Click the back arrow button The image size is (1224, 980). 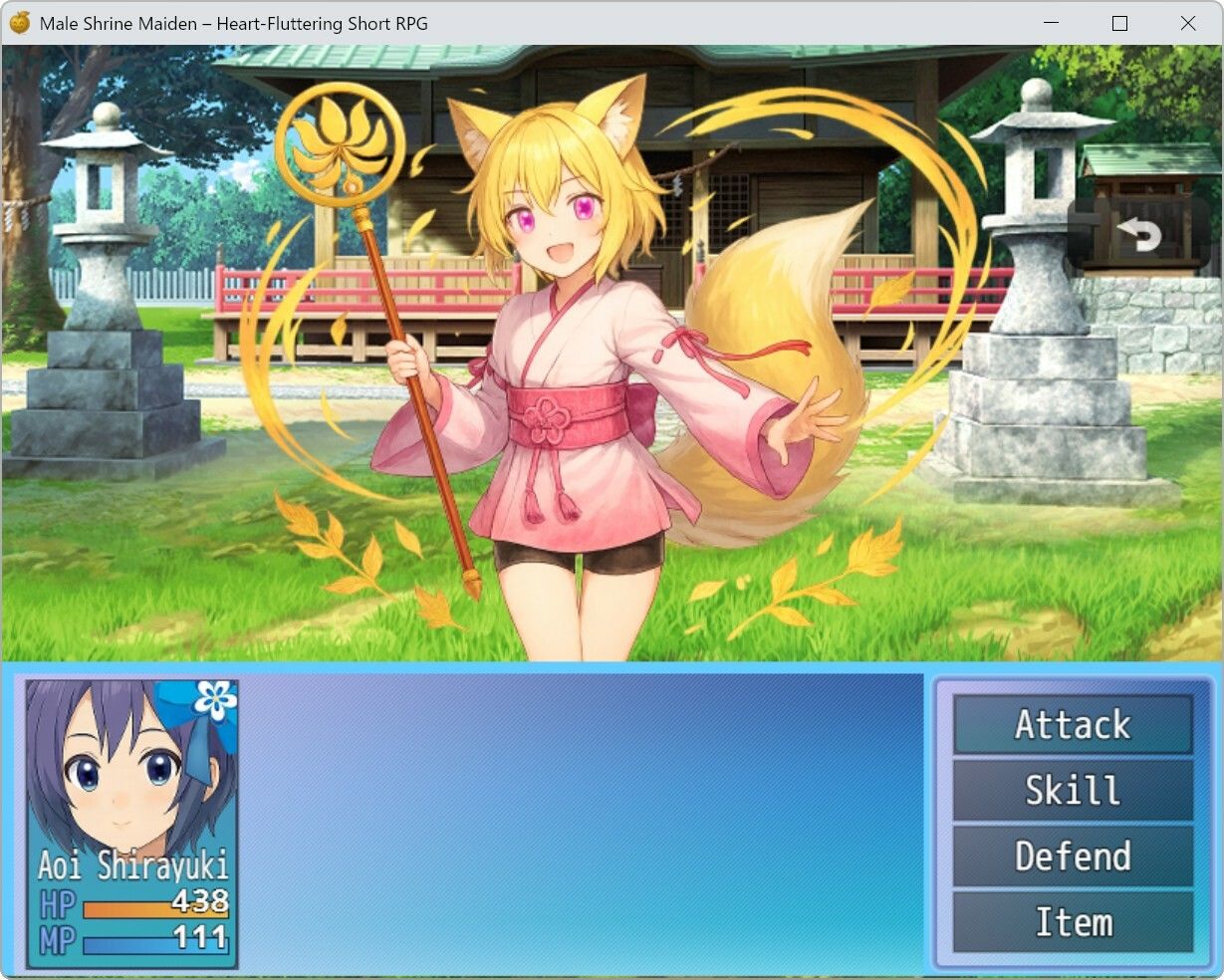tap(1140, 235)
